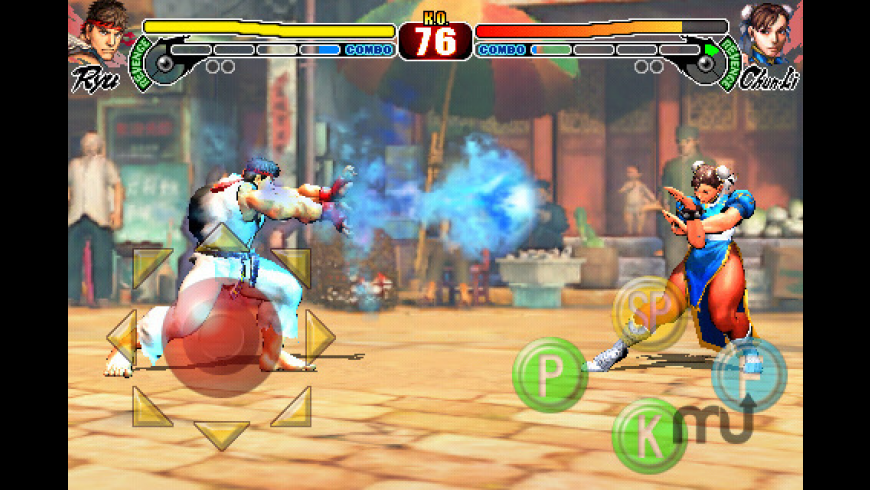Tap the up arrow on the D-pad

[221, 238]
